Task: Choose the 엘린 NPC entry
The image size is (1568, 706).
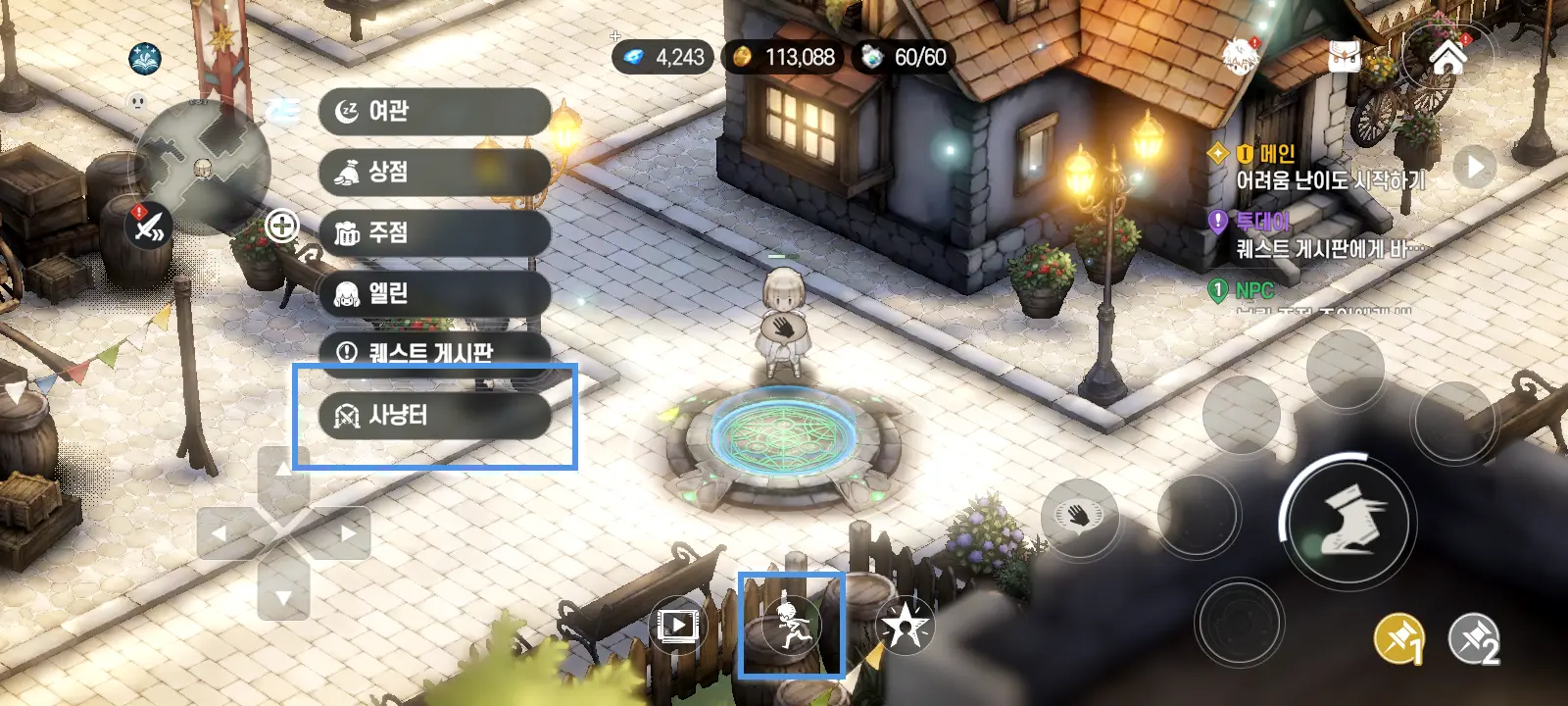Action: pos(433,293)
